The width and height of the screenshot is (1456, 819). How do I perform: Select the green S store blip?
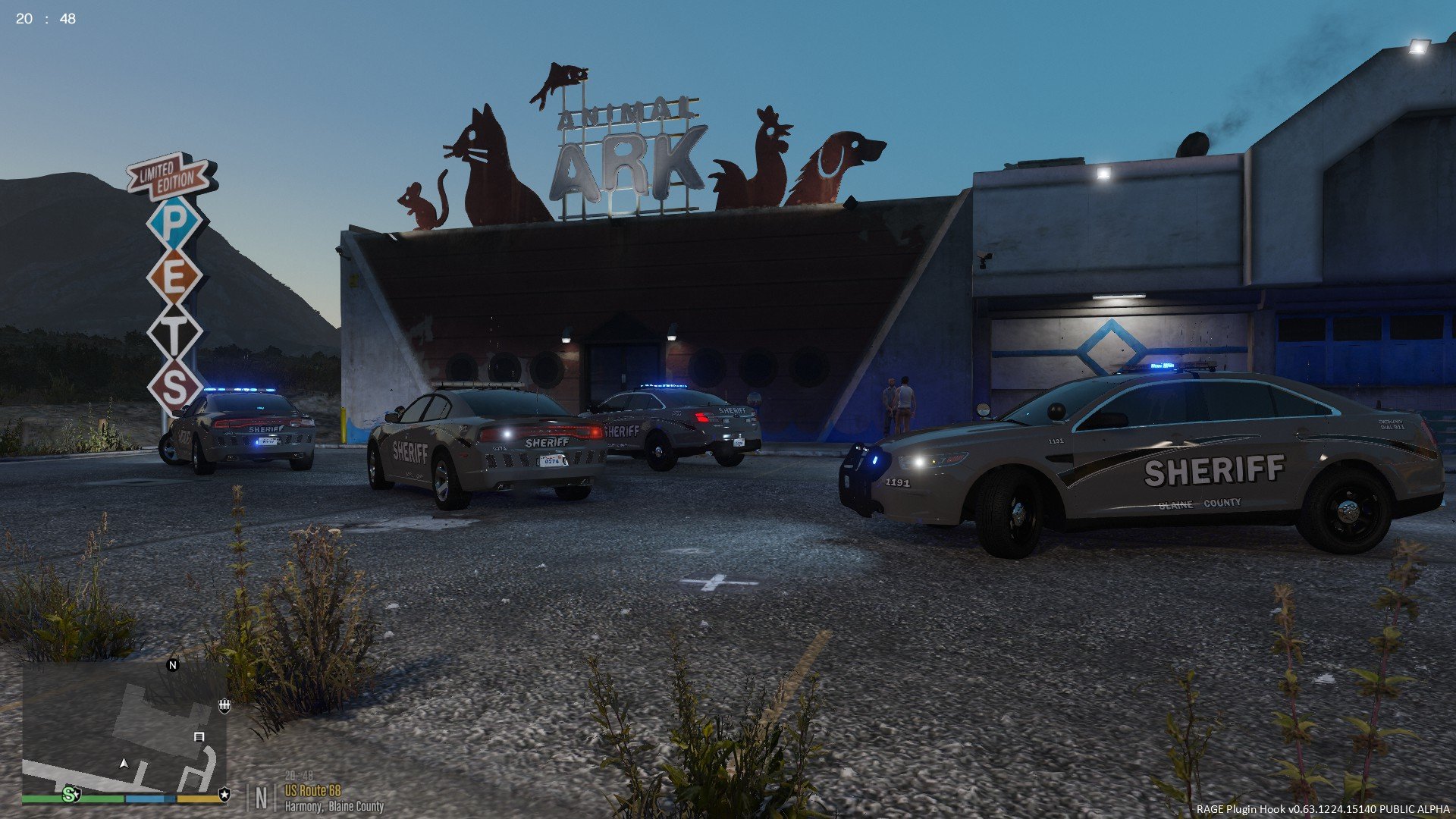coord(71,794)
